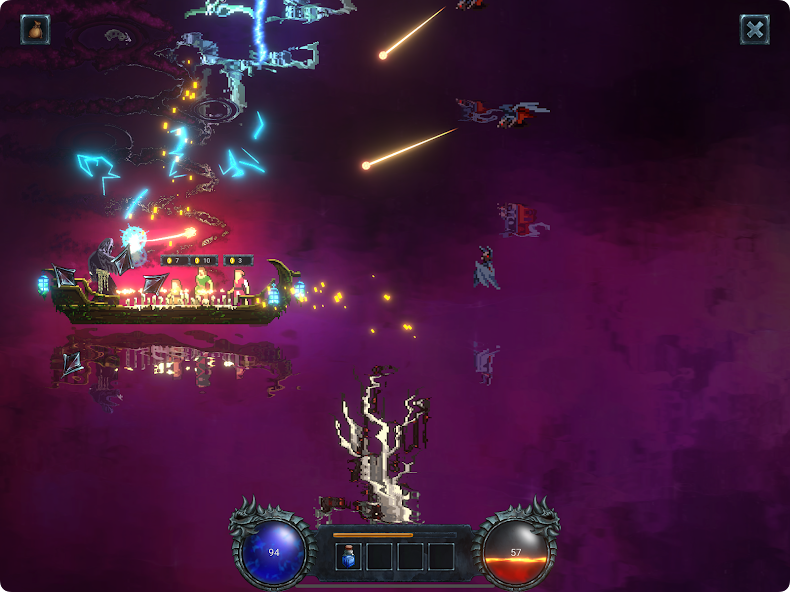
Task: Open the bag inventory icon
Action: pos(35,29)
